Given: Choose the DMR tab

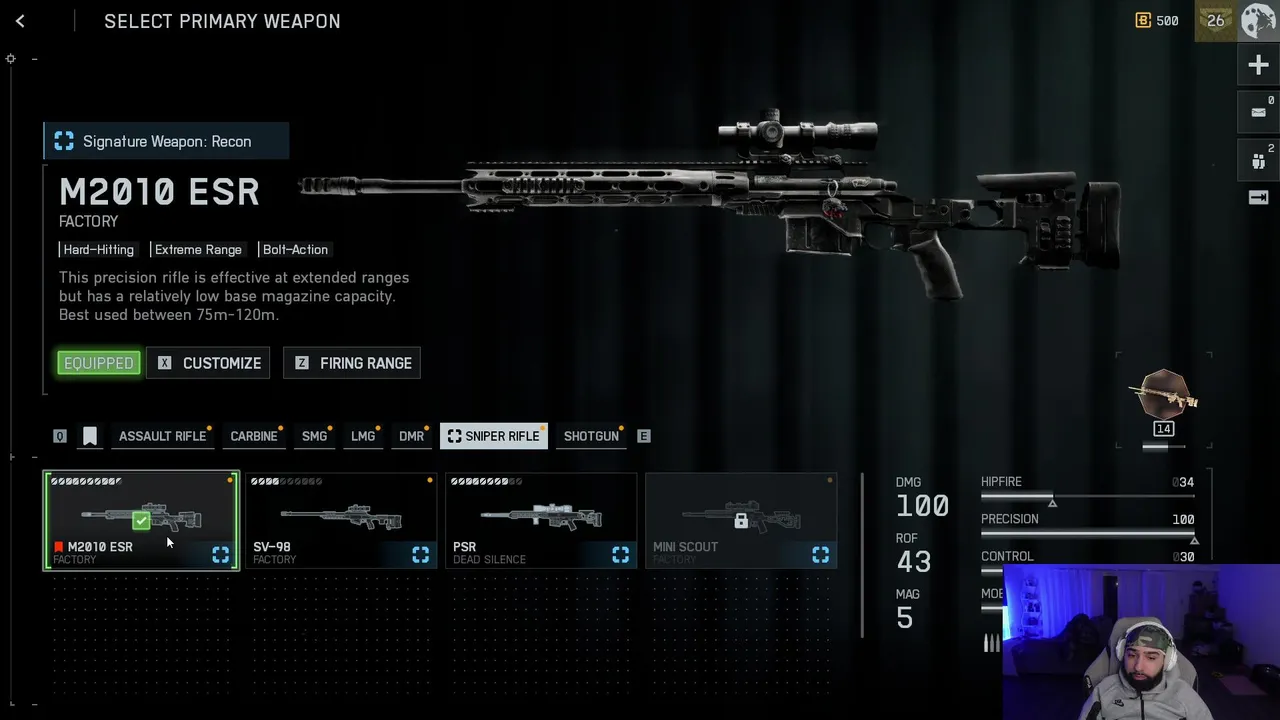Looking at the screenshot, I should coord(411,436).
